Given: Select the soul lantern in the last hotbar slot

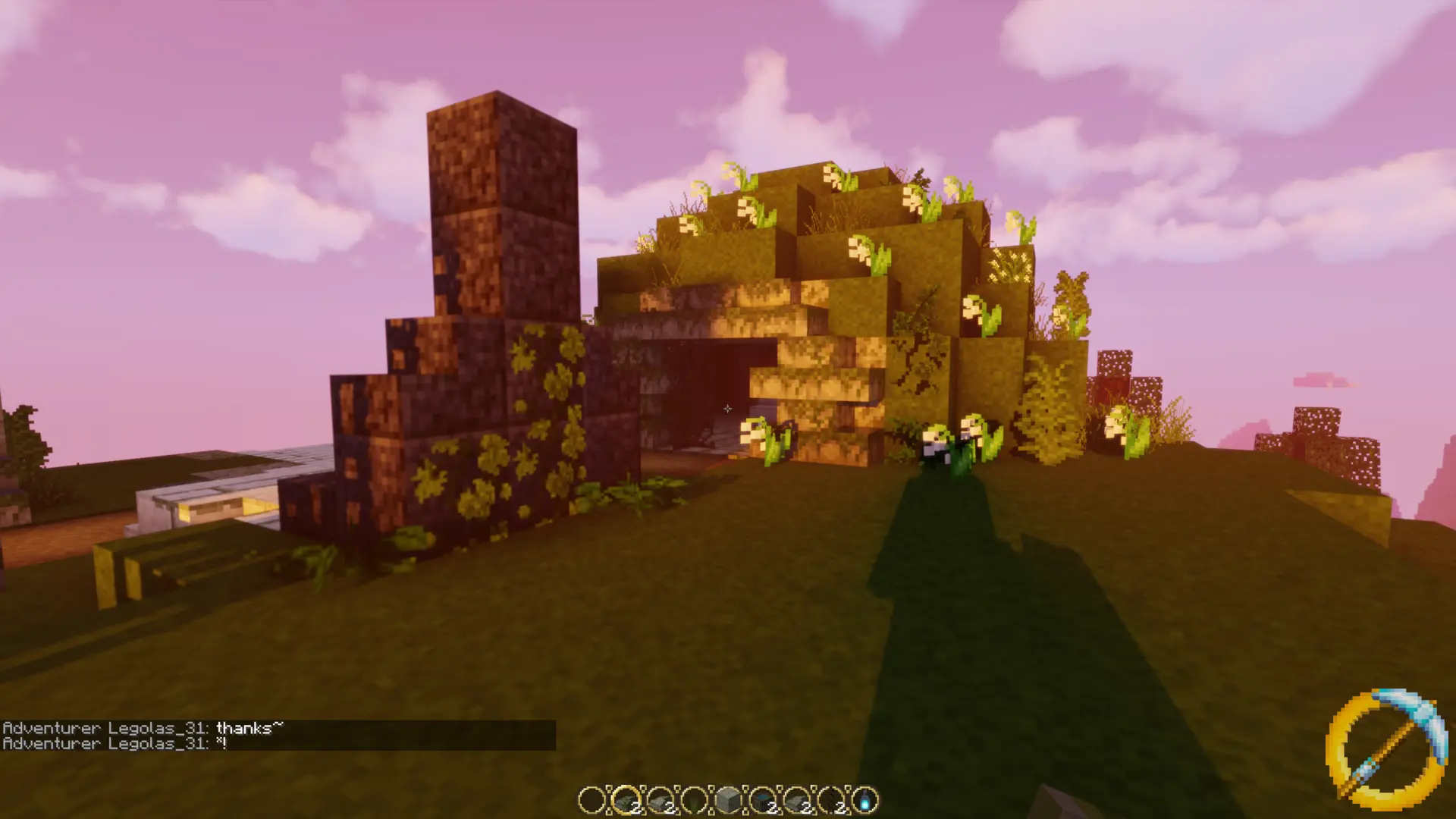Looking at the screenshot, I should click(866, 799).
